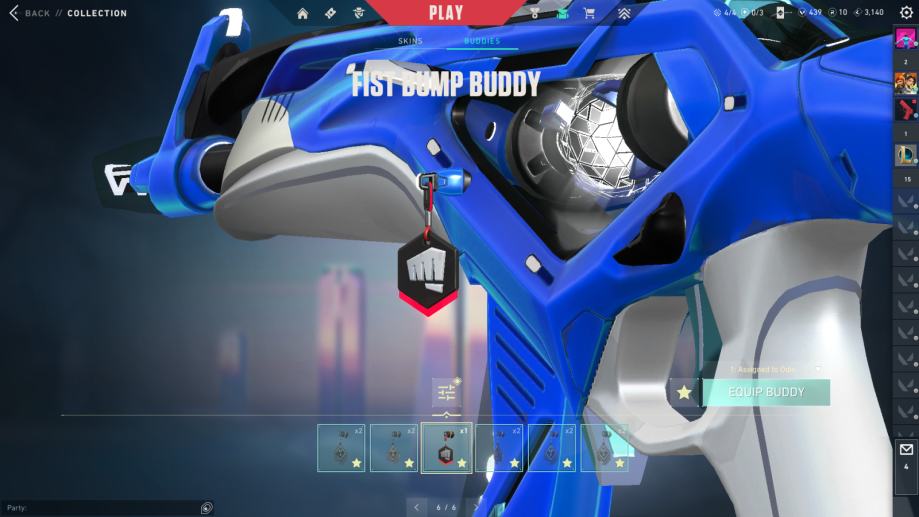Open the buddy filter options
The image size is (919, 517).
446,392
